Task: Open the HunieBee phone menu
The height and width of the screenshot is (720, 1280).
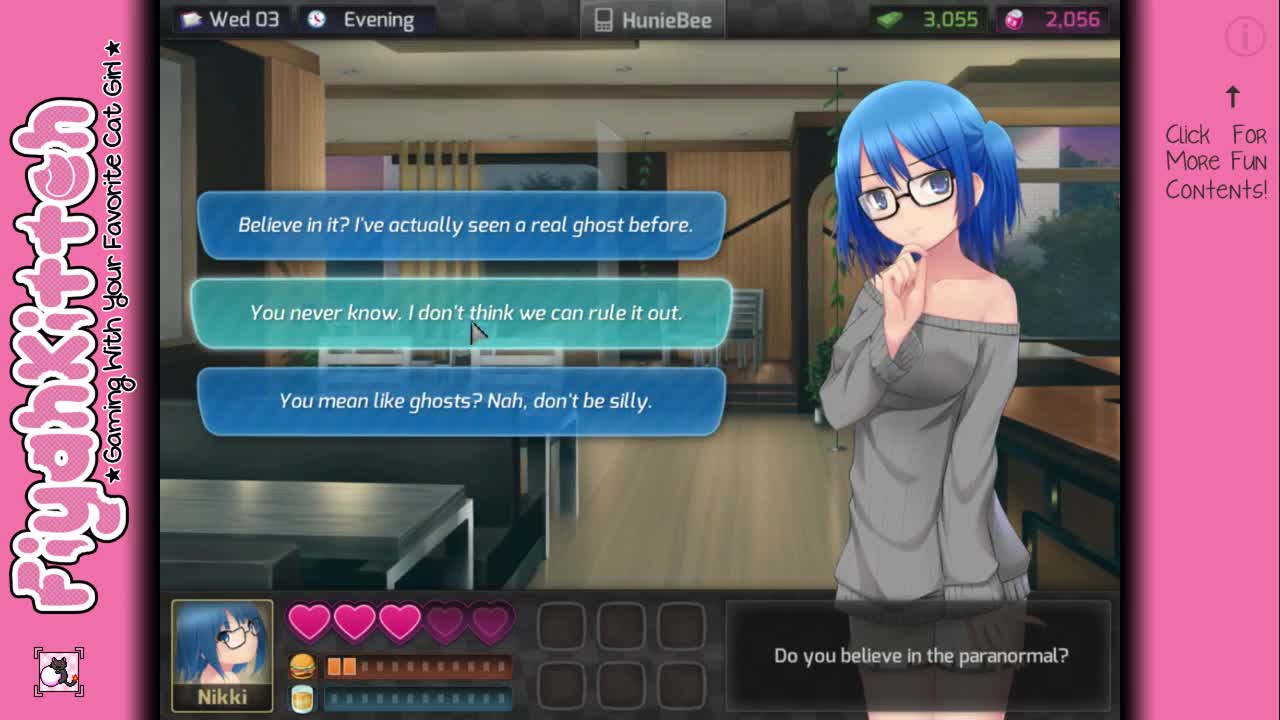Action: point(653,20)
